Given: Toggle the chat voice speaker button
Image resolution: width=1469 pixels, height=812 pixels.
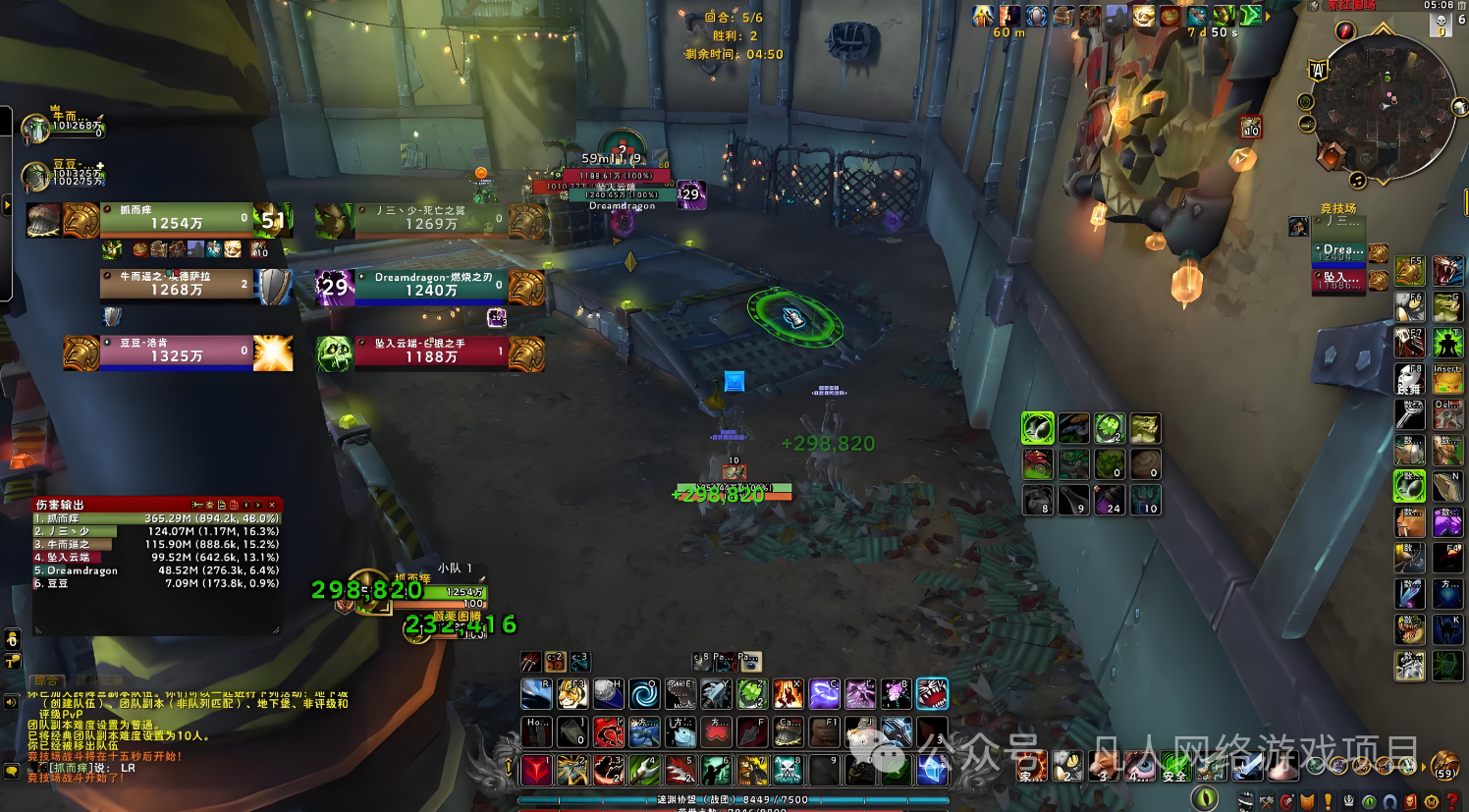Looking at the screenshot, I should [x=12, y=702].
